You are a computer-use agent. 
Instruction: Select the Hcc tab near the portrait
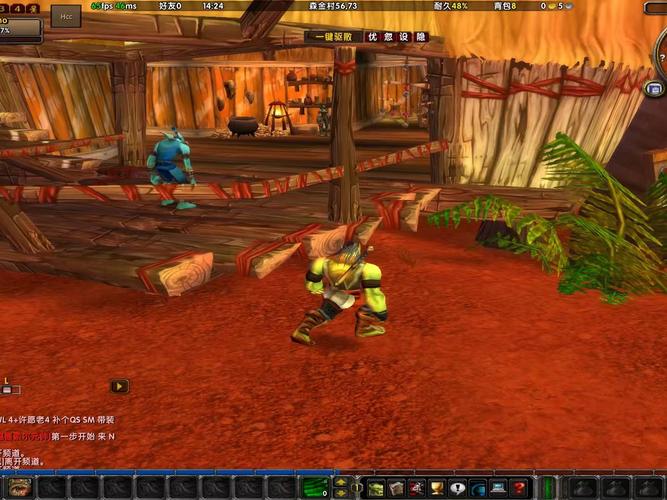coord(68,17)
